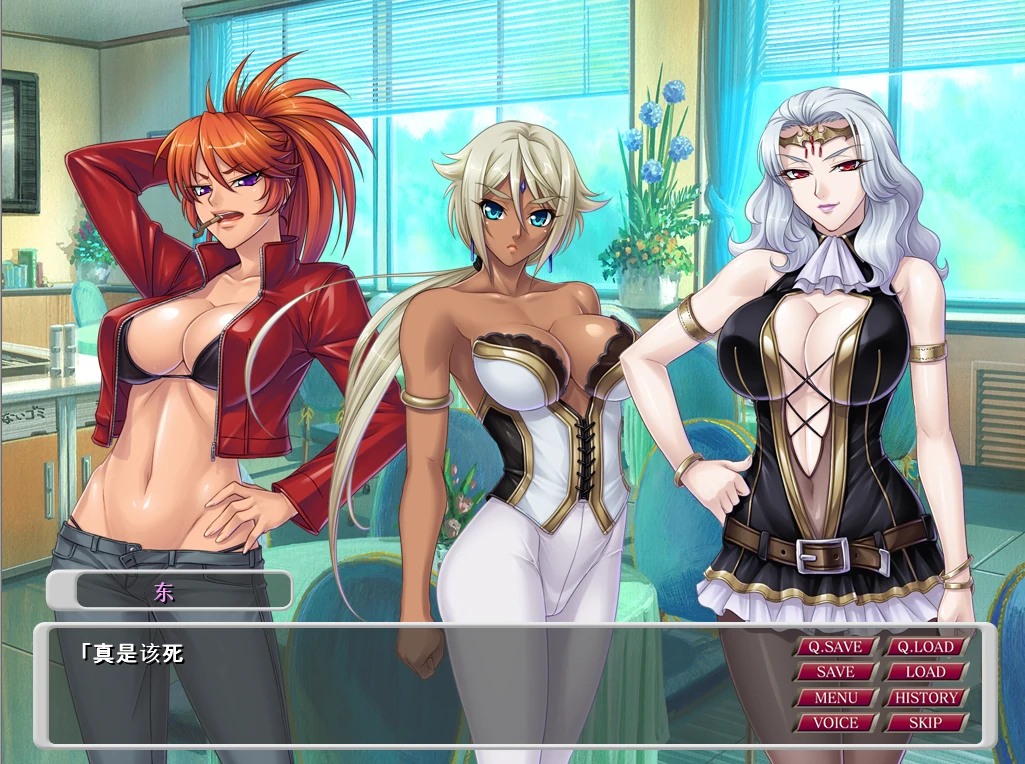Use the Q.LOAD quick load button

click(x=925, y=647)
